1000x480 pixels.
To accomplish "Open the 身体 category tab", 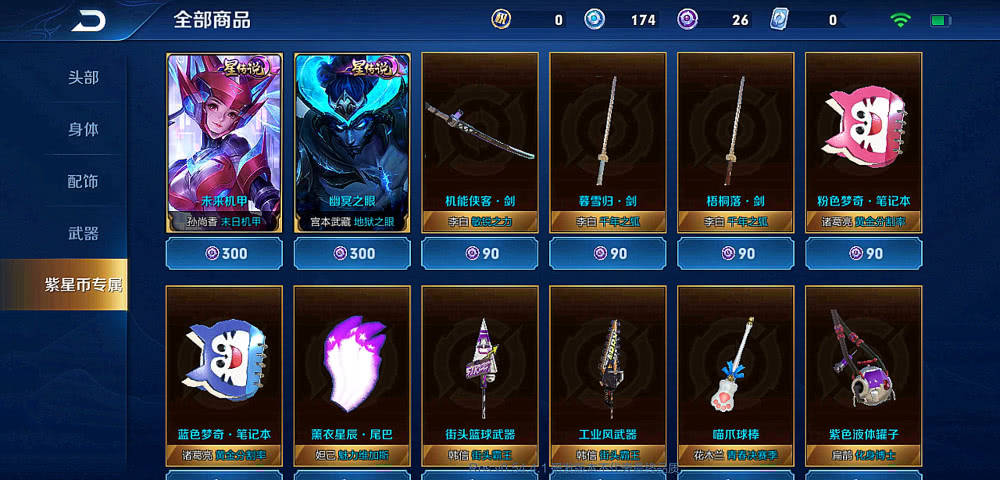I will click(x=83, y=130).
